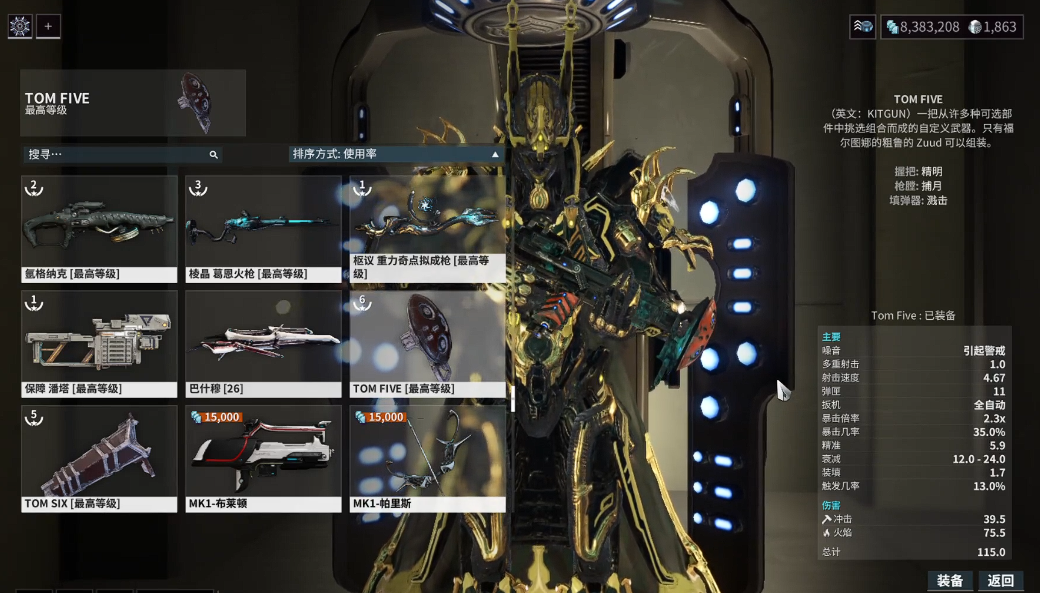Select the 保障 潘塔 weapon tile
The image size is (1040, 593).
(x=99, y=343)
